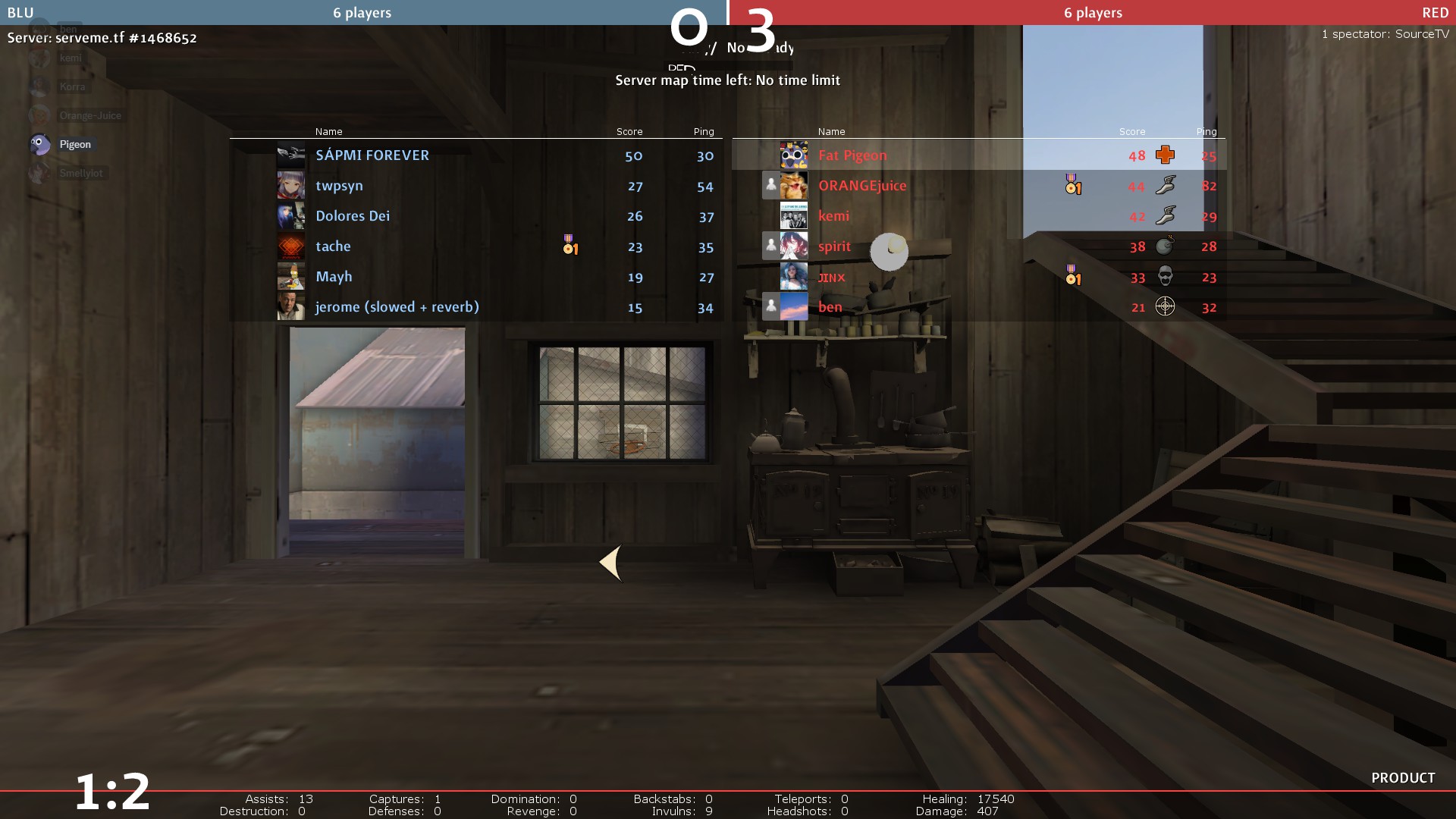Screen dimensions: 1456x819
Task: Select Korra in the voice overlay list
Action: [72, 86]
